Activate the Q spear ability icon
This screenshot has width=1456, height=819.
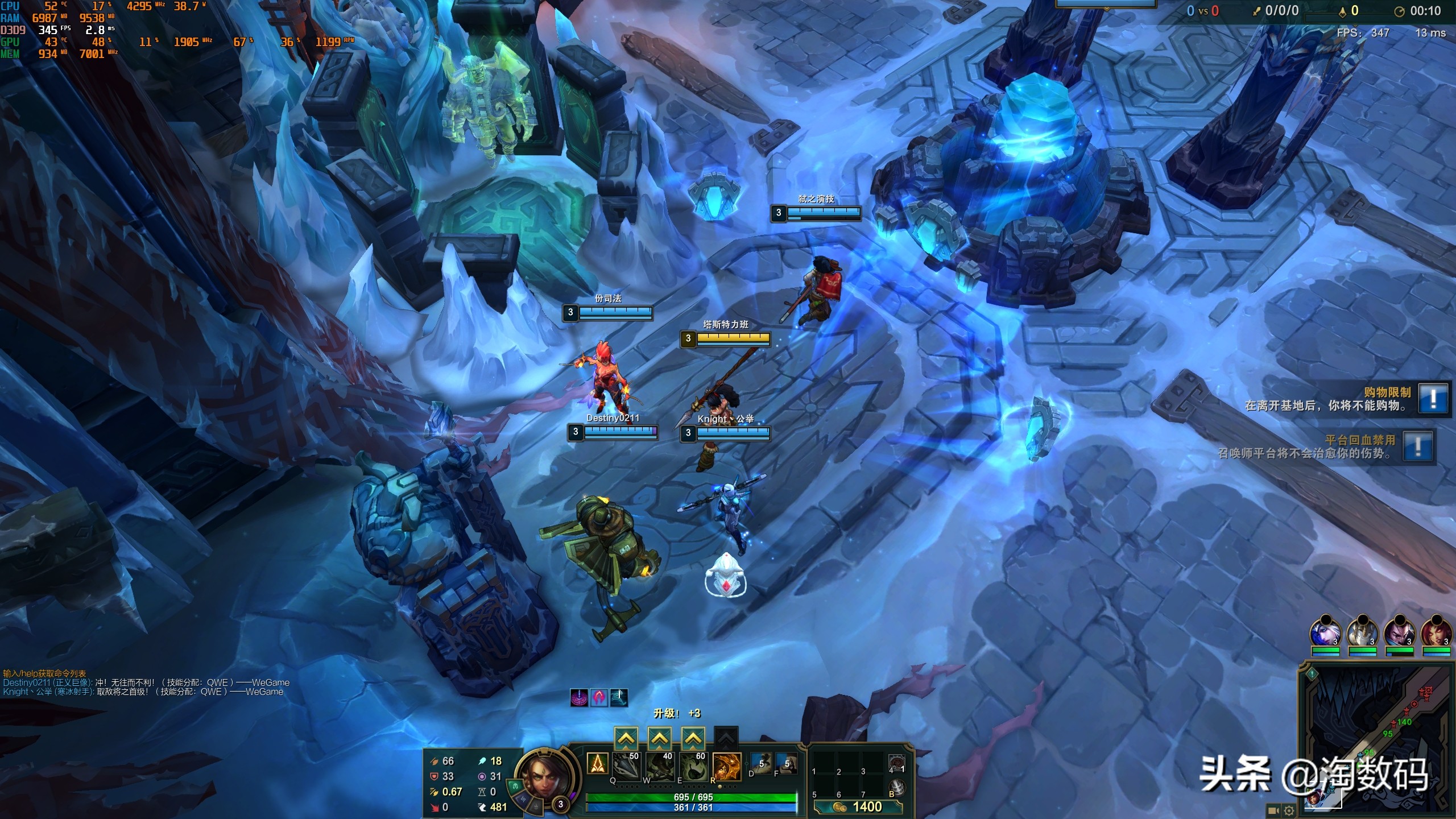626,767
